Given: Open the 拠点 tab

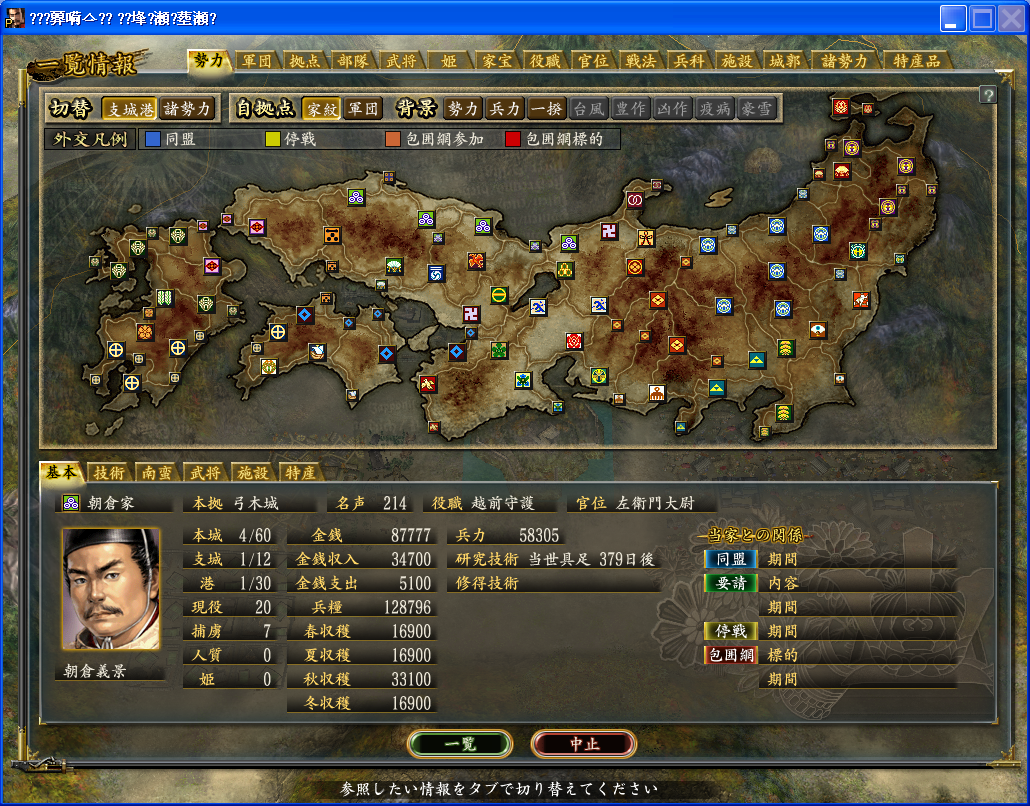Looking at the screenshot, I should pos(306,60).
